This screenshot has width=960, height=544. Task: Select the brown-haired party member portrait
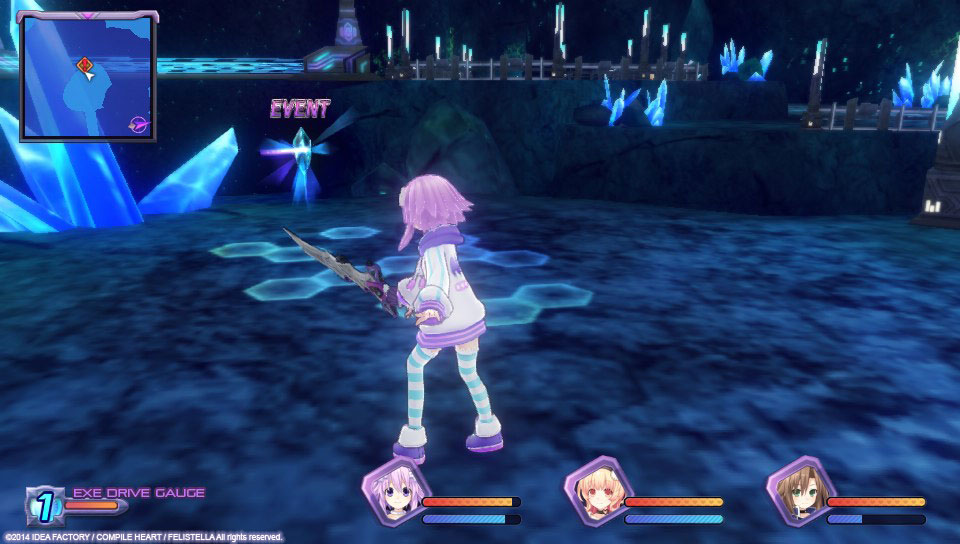[x=797, y=493]
